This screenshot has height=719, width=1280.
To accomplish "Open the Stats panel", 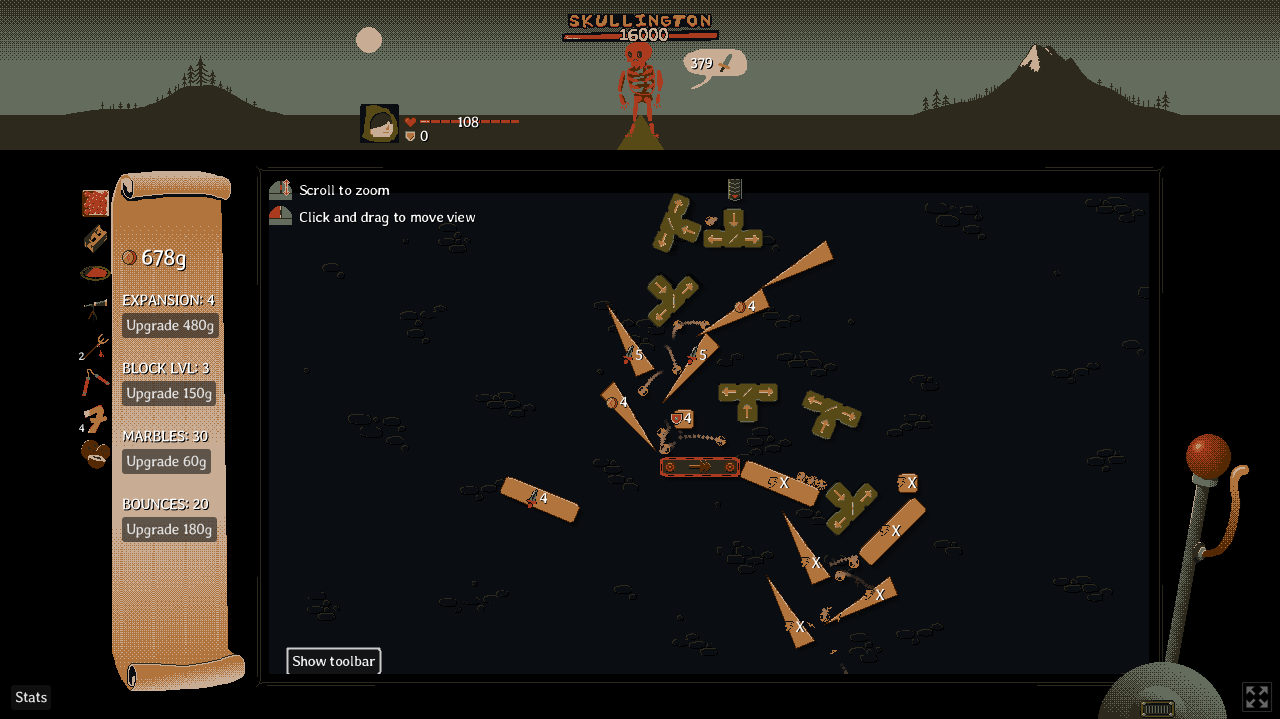I will (x=31, y=697).
